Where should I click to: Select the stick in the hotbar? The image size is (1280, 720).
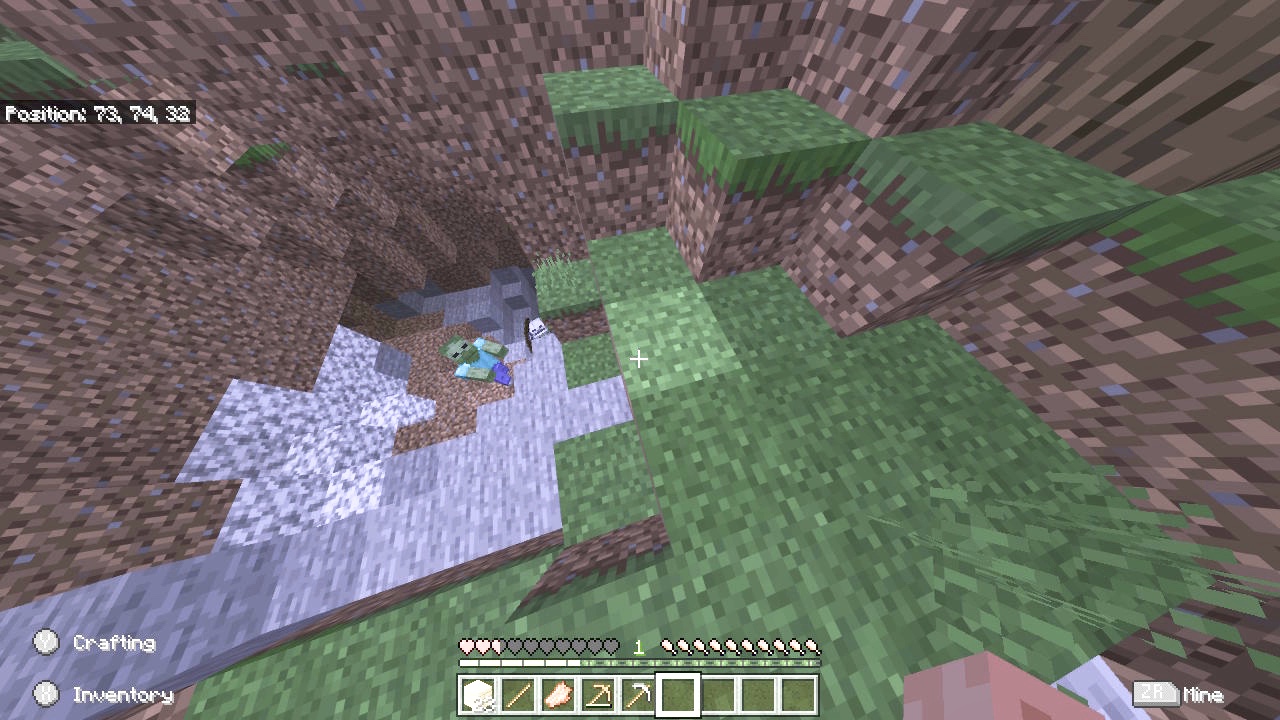519,695
